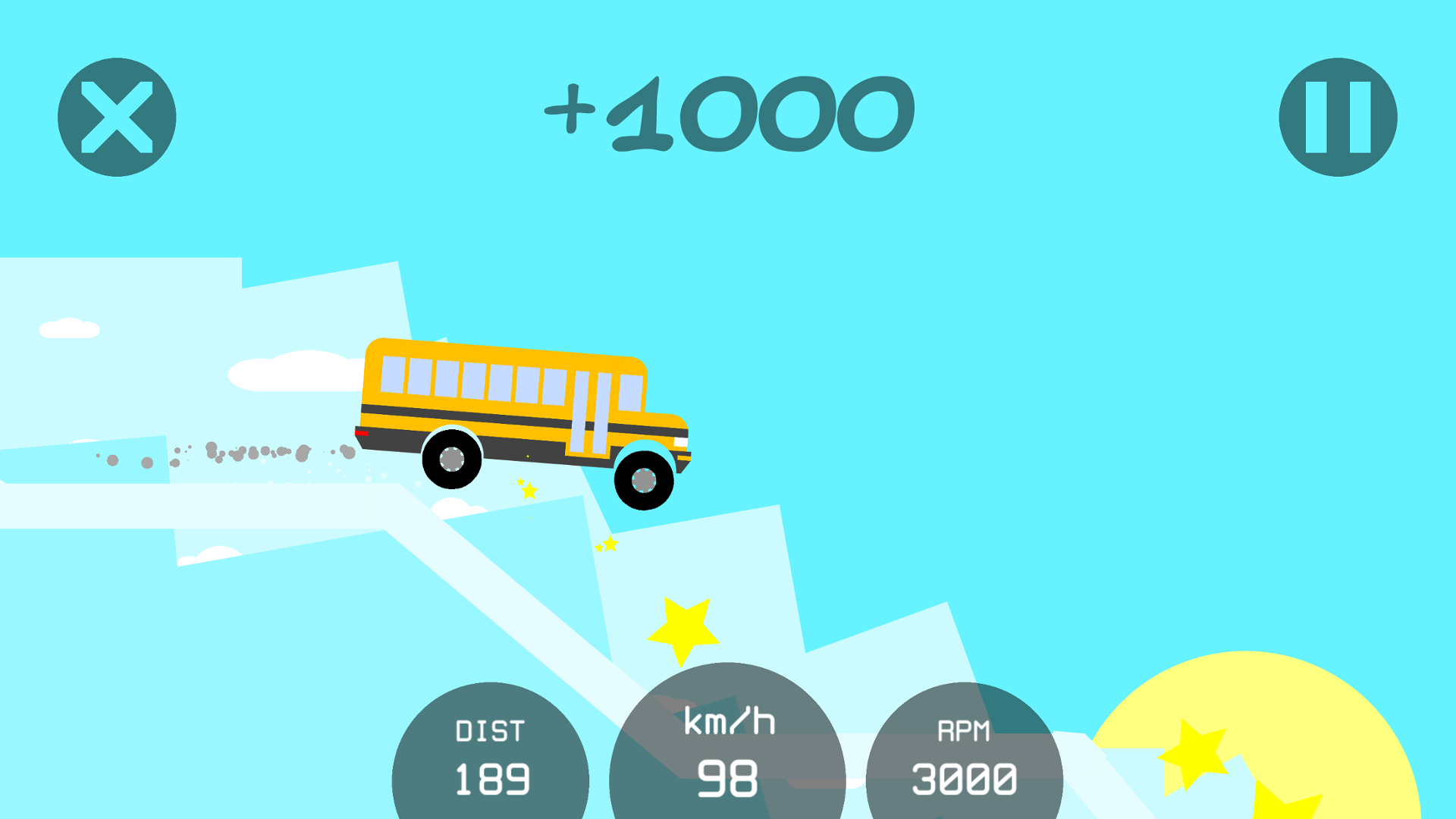1456x819 pixels.
Task: Click the bus rear wheel
Action: pos(453,459)
